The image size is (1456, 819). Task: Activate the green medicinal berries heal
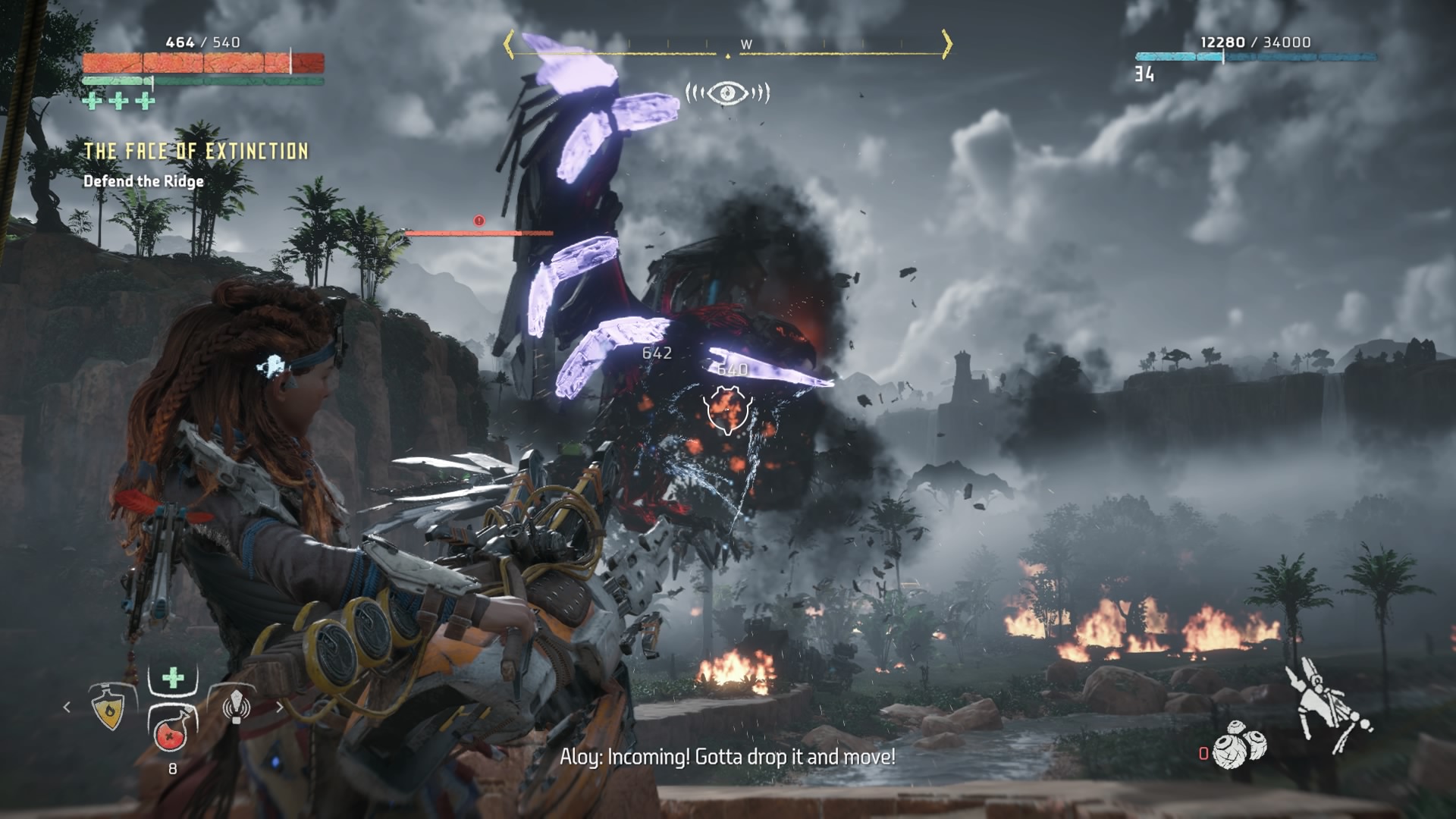(x=173, y=677)
